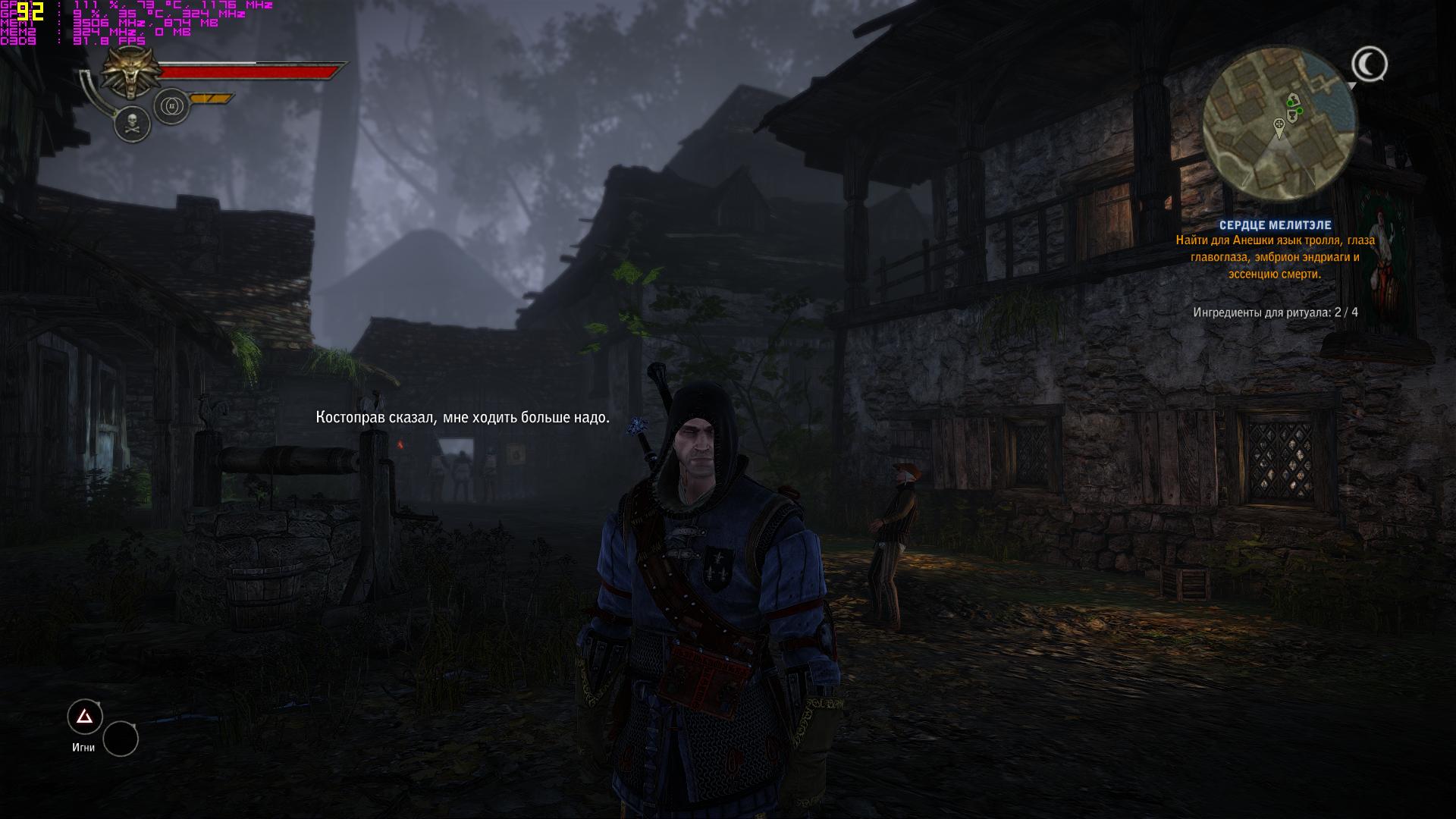Image resolution: width=1456 pixels, height=819 pixels.
Task: Click the quest objective text about Анешка
Action: (x=1275, y=257)
